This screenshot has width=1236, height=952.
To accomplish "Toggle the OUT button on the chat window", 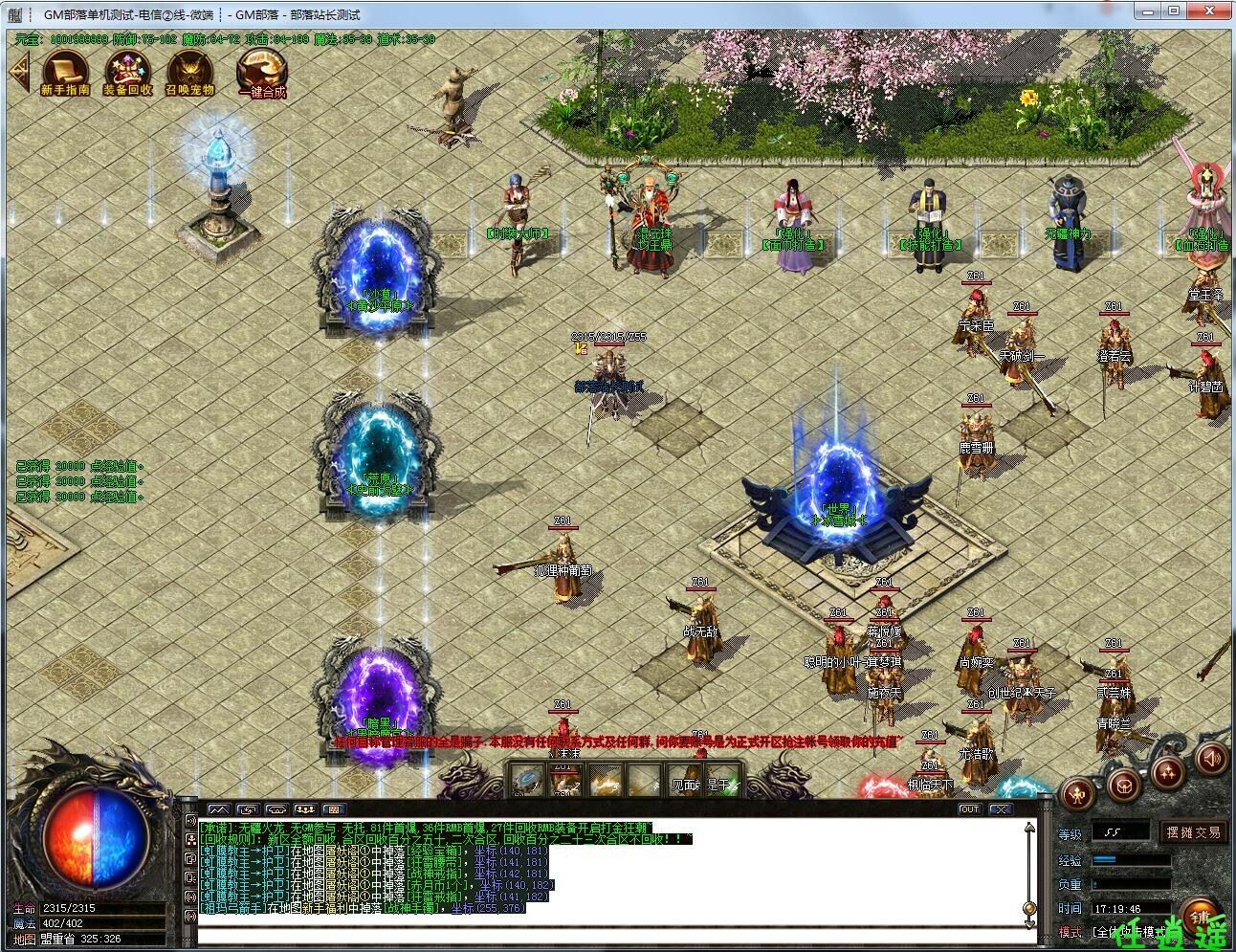I will tap(970, 809).
